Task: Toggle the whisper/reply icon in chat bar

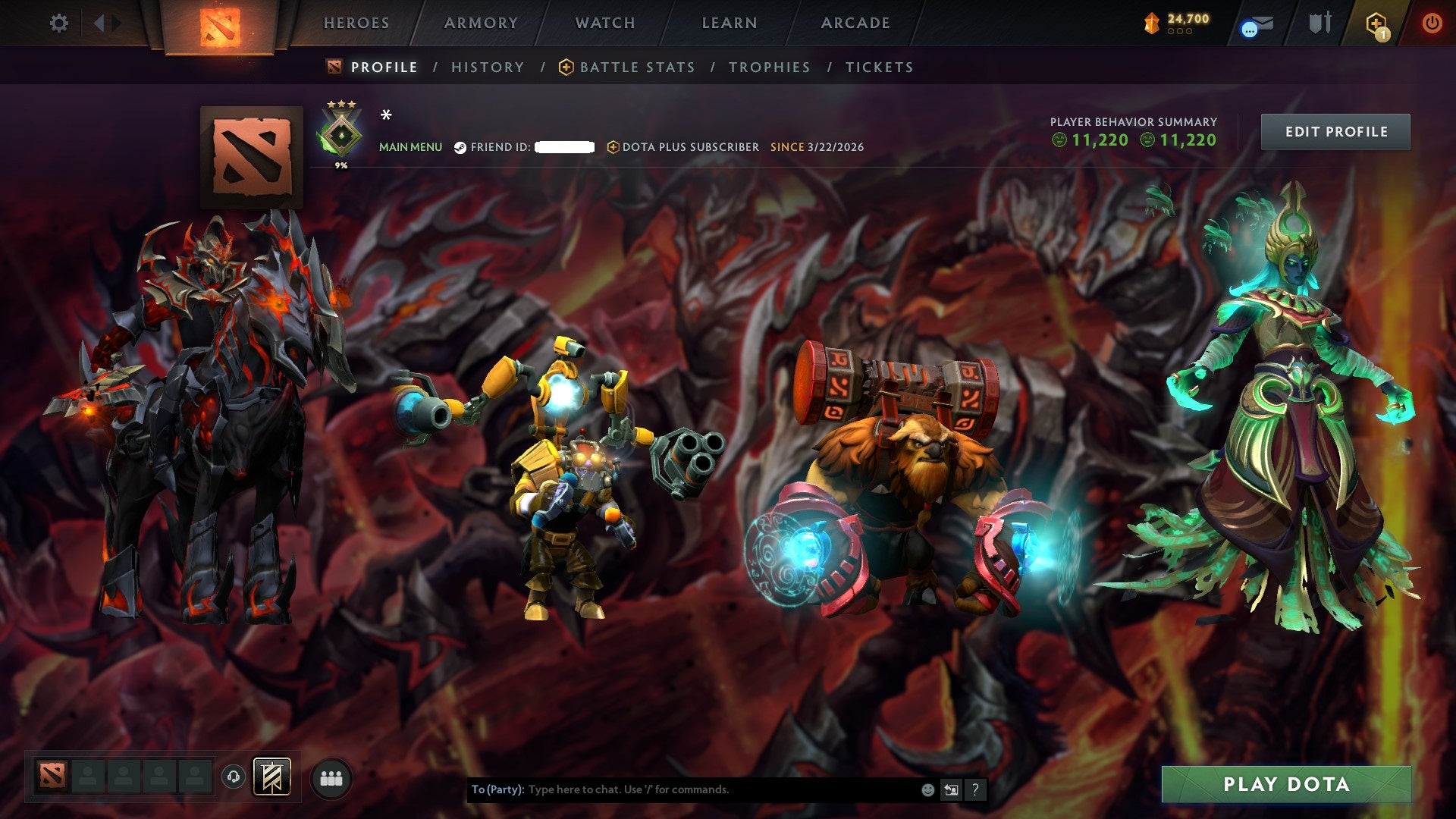Action: (951, 789)
